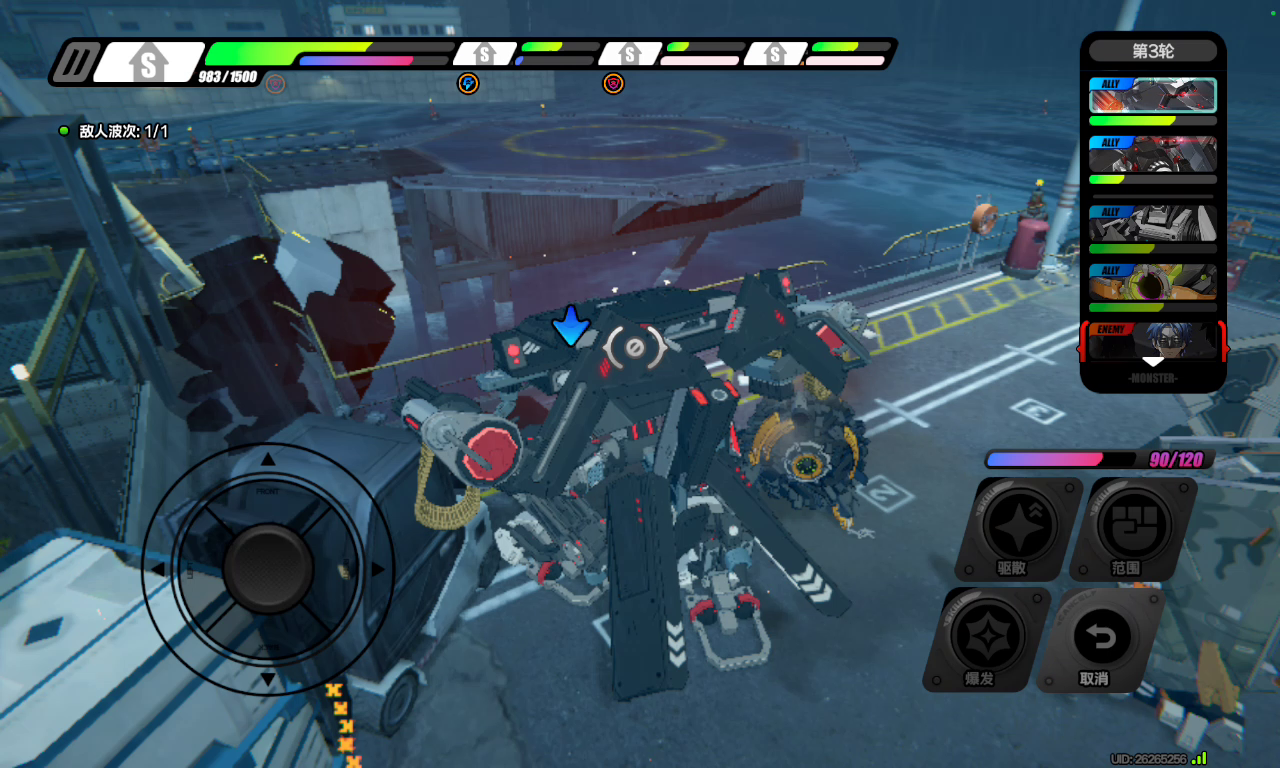The width and height of the screenshot is (1280, 768).
Task: Inspect the blue lightning status icon
Action: [x=467, y=83]
